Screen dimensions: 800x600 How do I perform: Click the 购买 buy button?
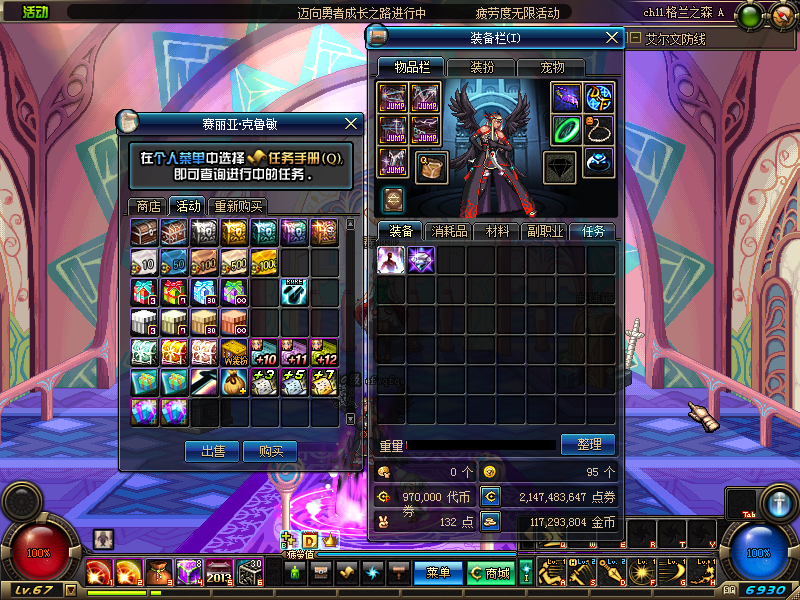270,452
